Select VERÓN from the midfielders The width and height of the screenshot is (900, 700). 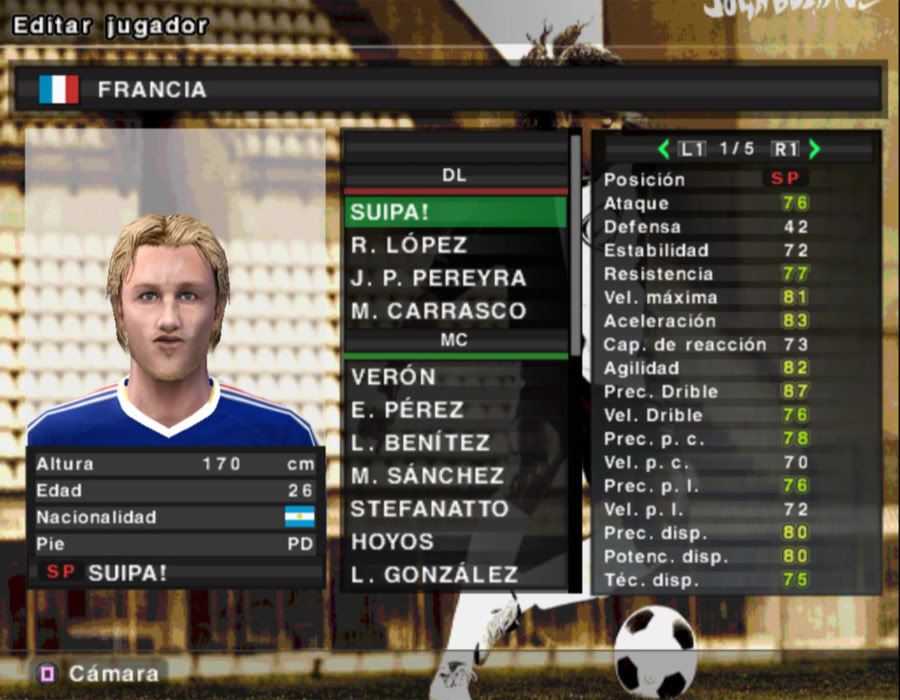455,377
